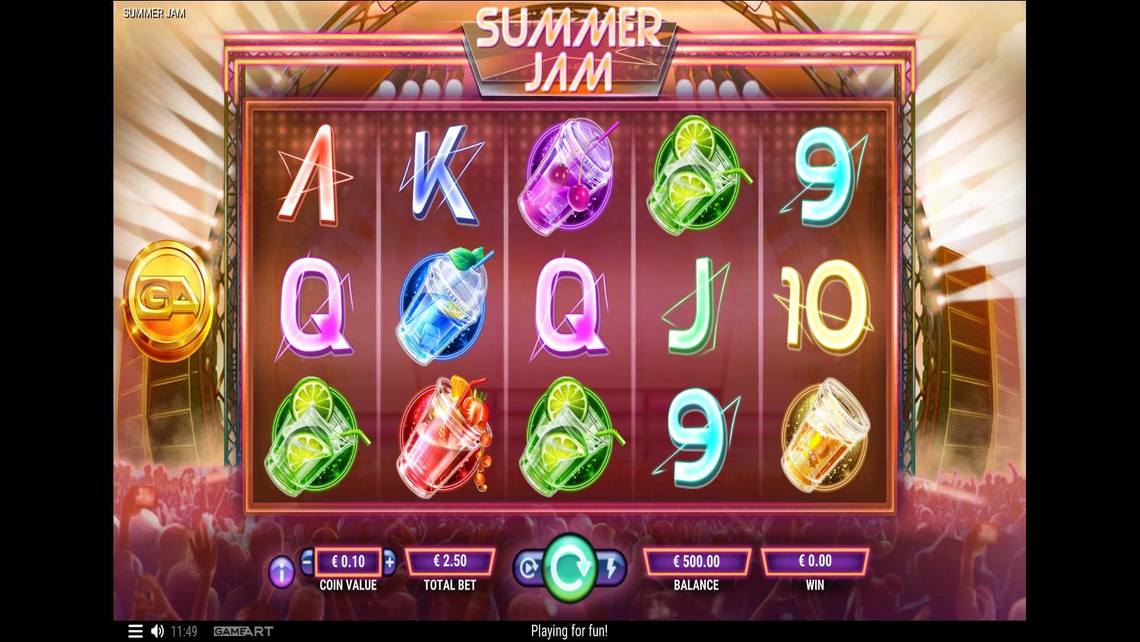Open the purple info paytable button
The image size is (1140, 642).
tap(282, 572)
